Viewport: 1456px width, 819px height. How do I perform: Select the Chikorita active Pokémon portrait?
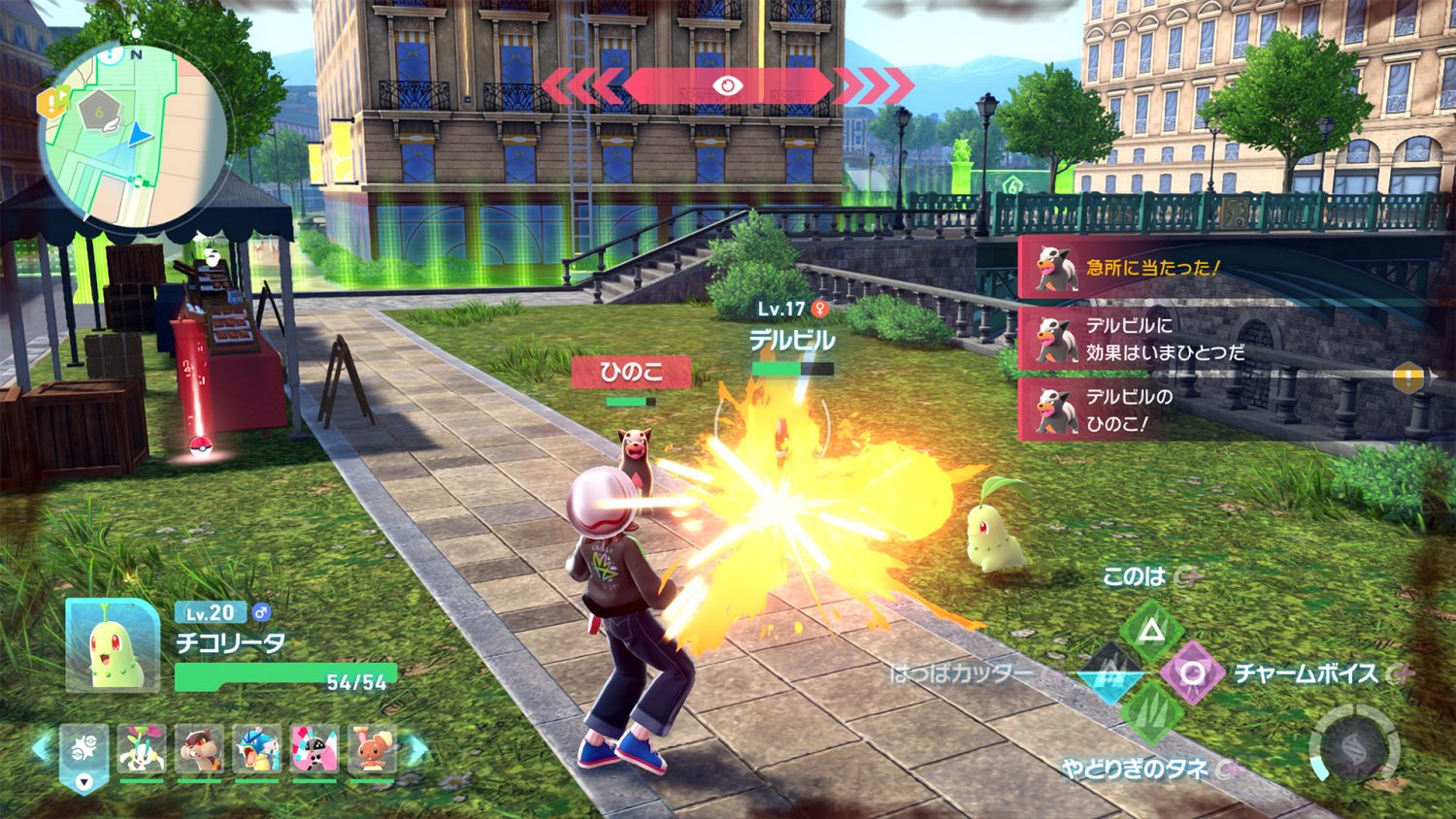click(x=113, y=645)
